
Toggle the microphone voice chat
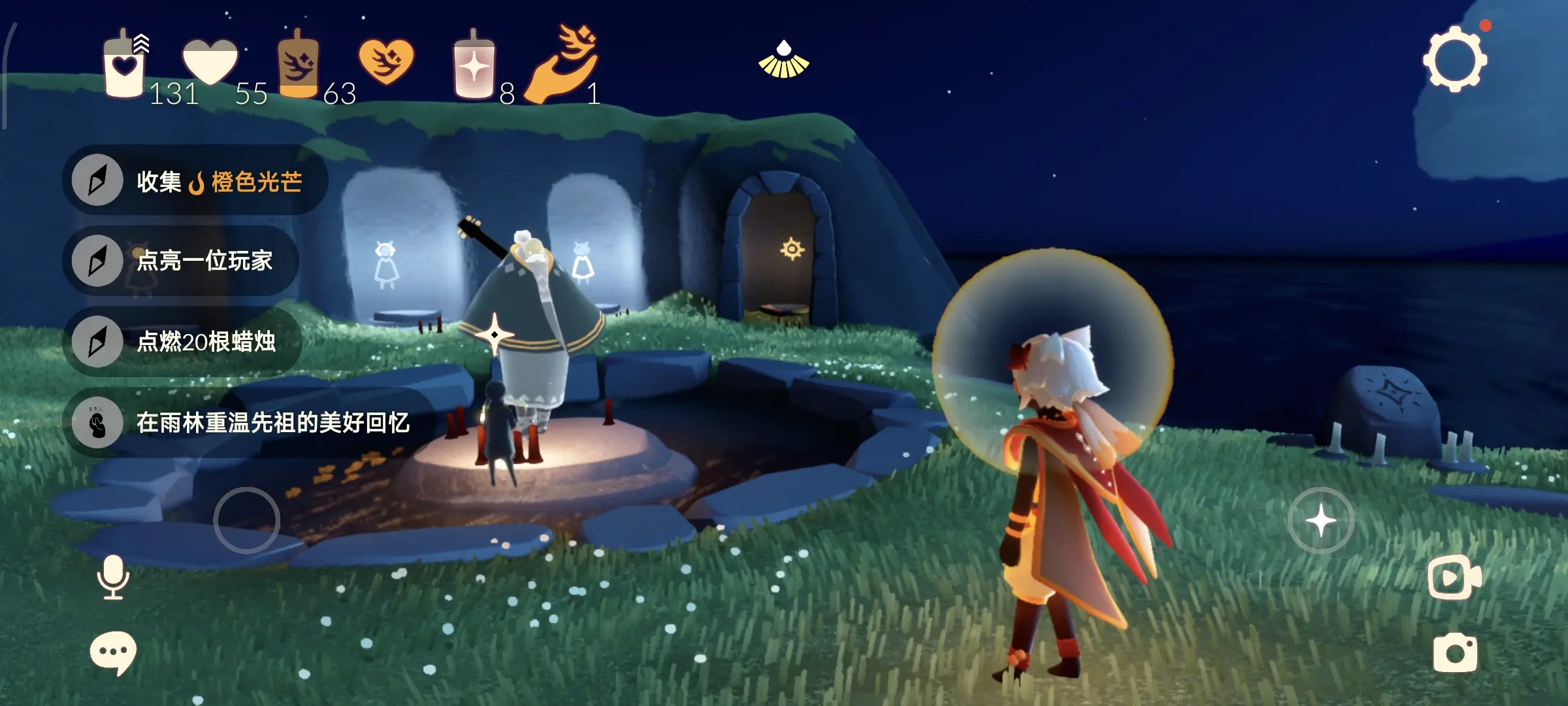tap(113, 577)
